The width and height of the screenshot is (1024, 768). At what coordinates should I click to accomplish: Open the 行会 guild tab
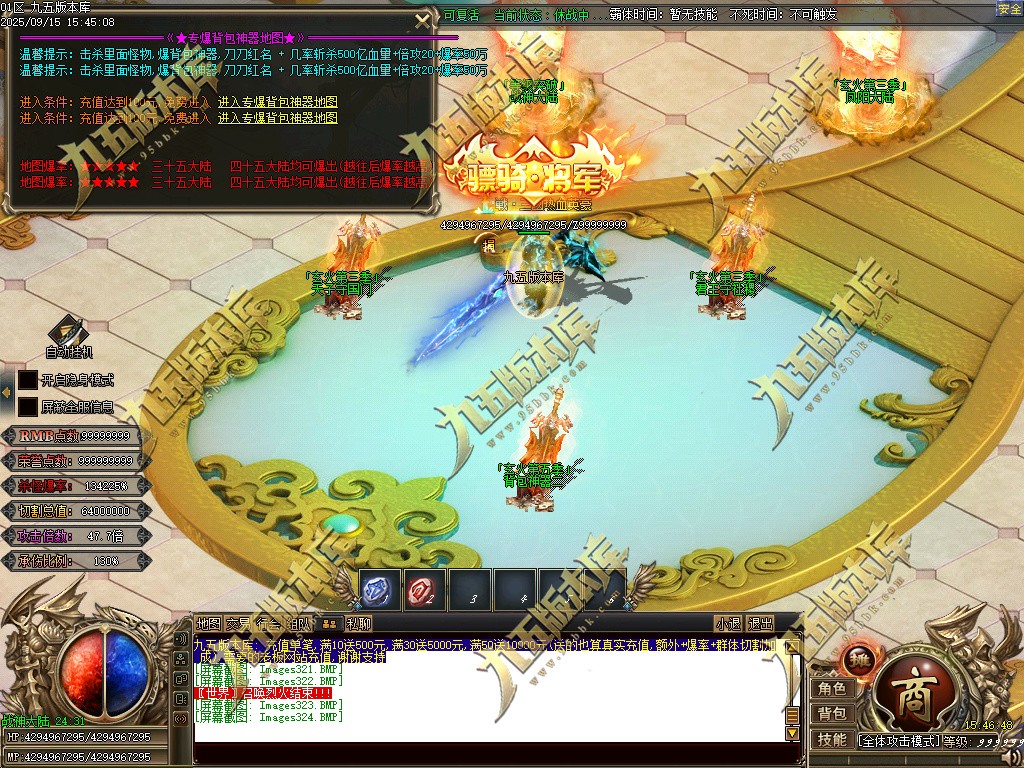(x=268, y=624)
